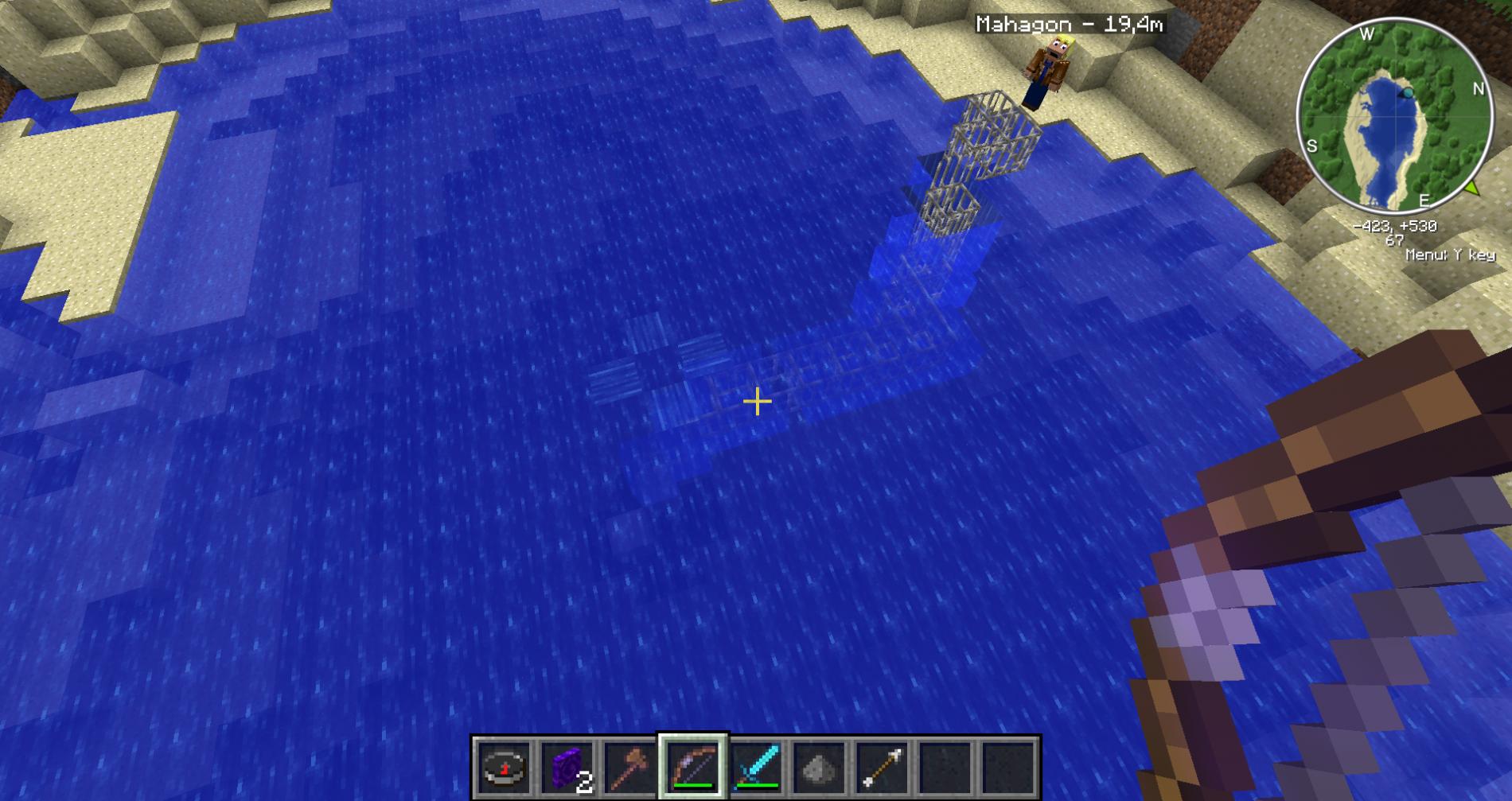This screenshot has width=1512, height=801.
Task: Choose the wooden axe slot
Action: click(x=629, y=768)
